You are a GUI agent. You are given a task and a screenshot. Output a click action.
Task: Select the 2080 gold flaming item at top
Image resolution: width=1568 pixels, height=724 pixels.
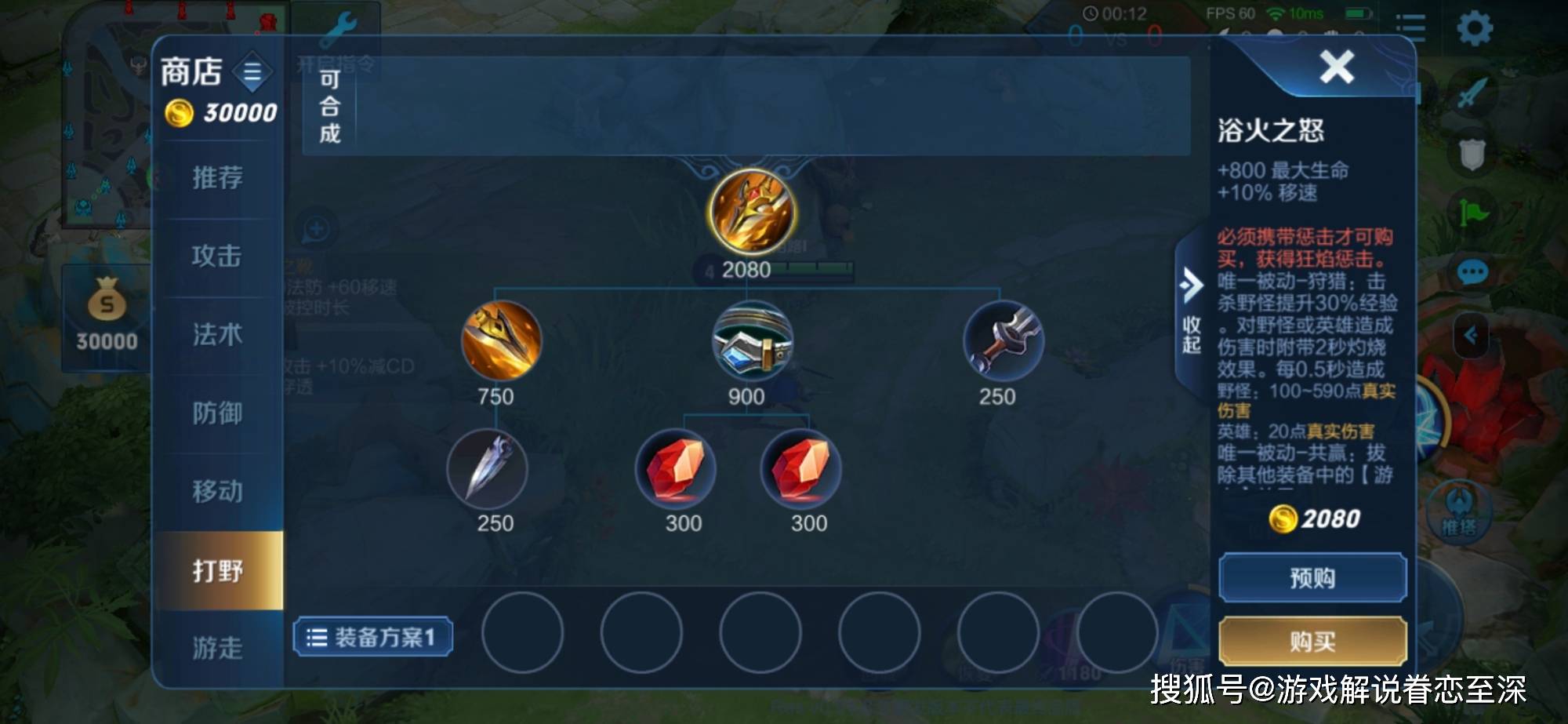click(x=753, y=212)
